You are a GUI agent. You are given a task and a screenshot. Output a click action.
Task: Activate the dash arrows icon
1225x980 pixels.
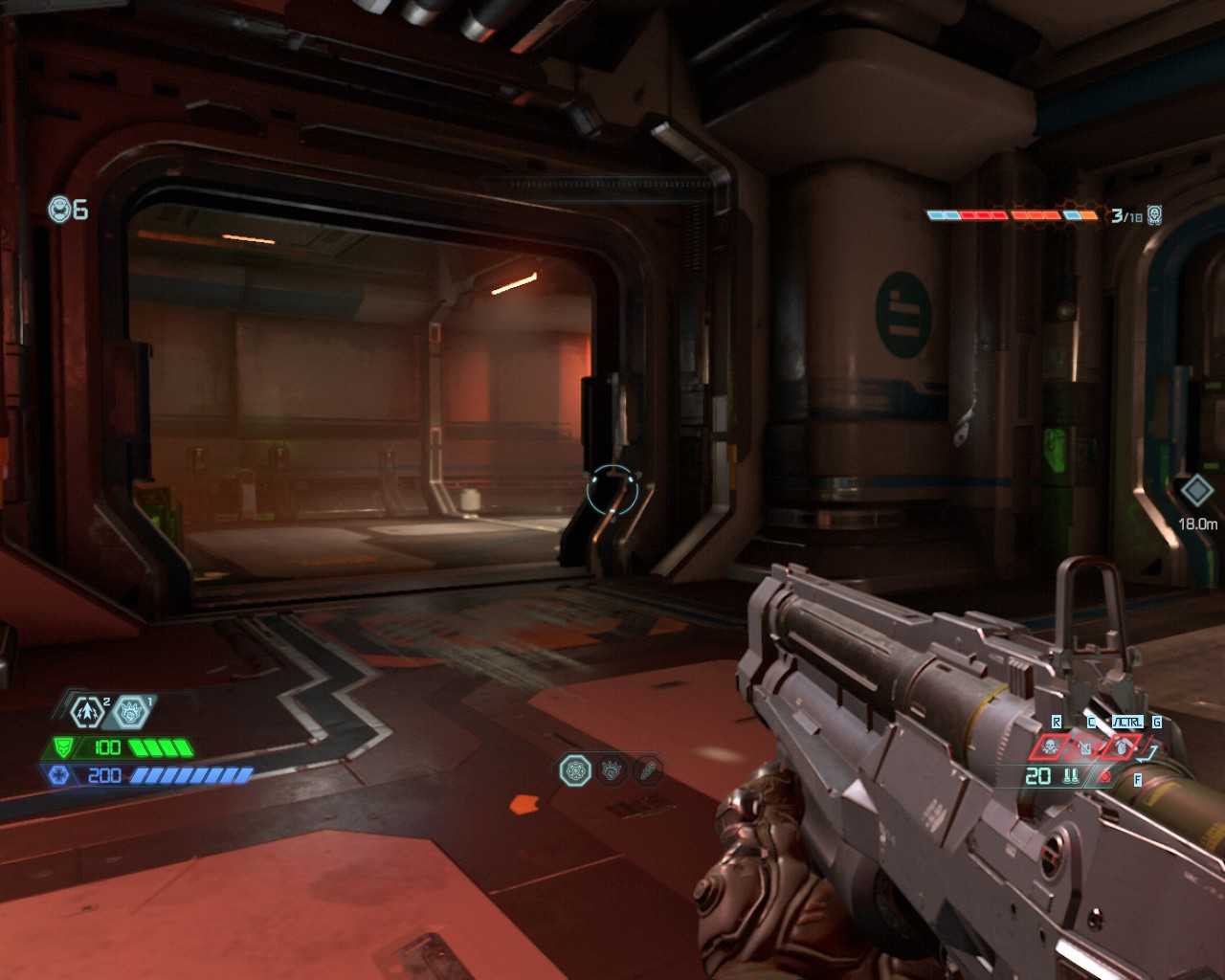tap(88, 712)
